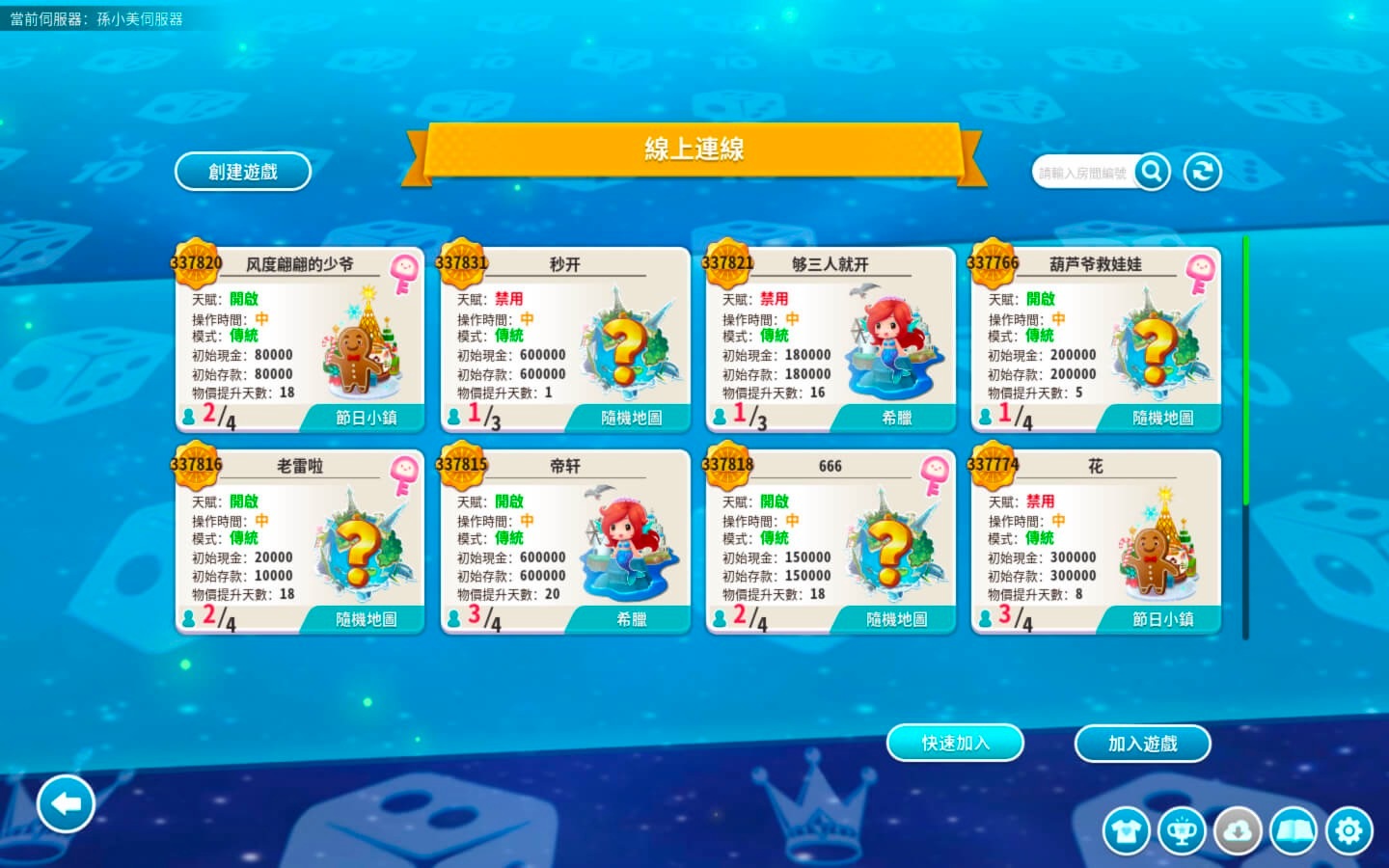Choose room 337815 帝轩
The image size is (1389, 868).
565,541
